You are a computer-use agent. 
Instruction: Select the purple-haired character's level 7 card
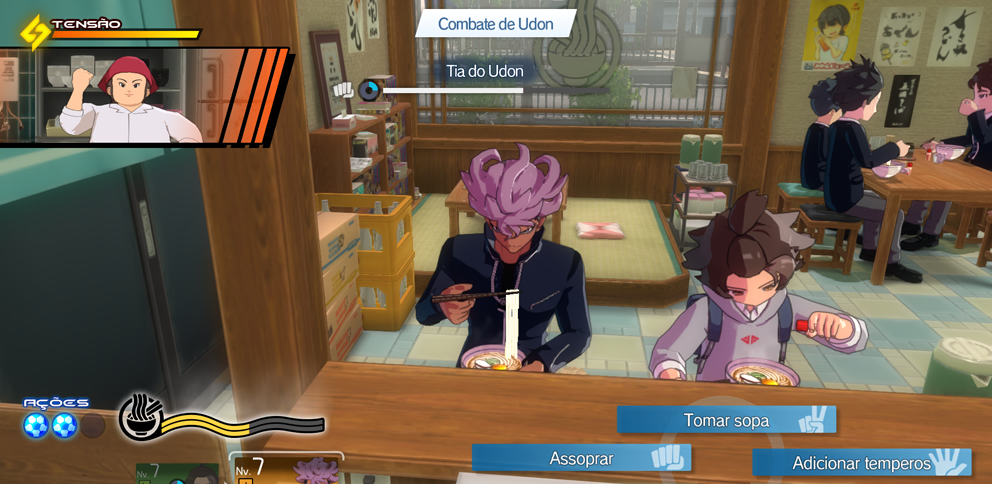pos(288,470)
